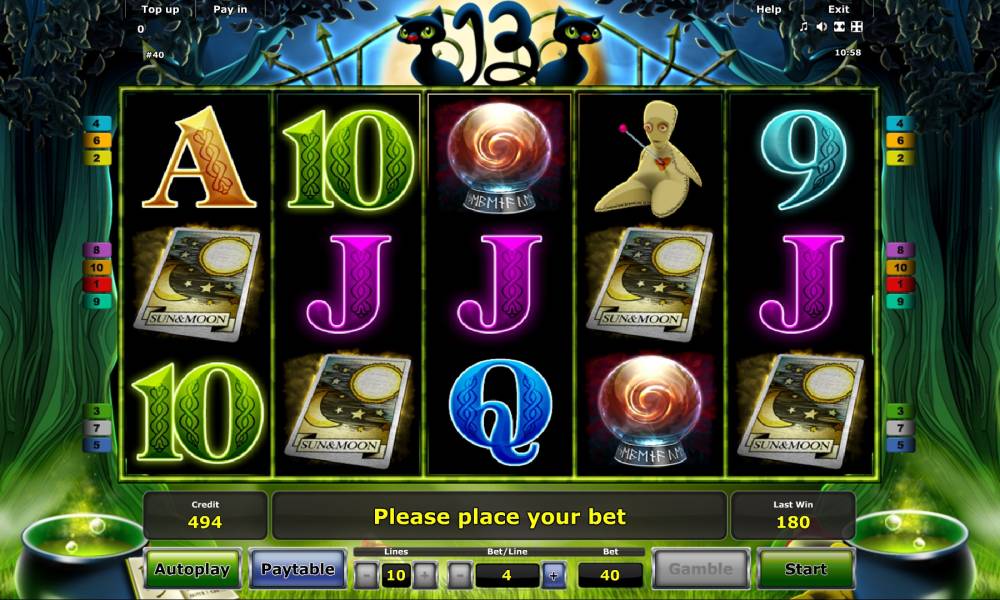Enable Autoplay mode

pyautogui.click(x=192, y=569)
